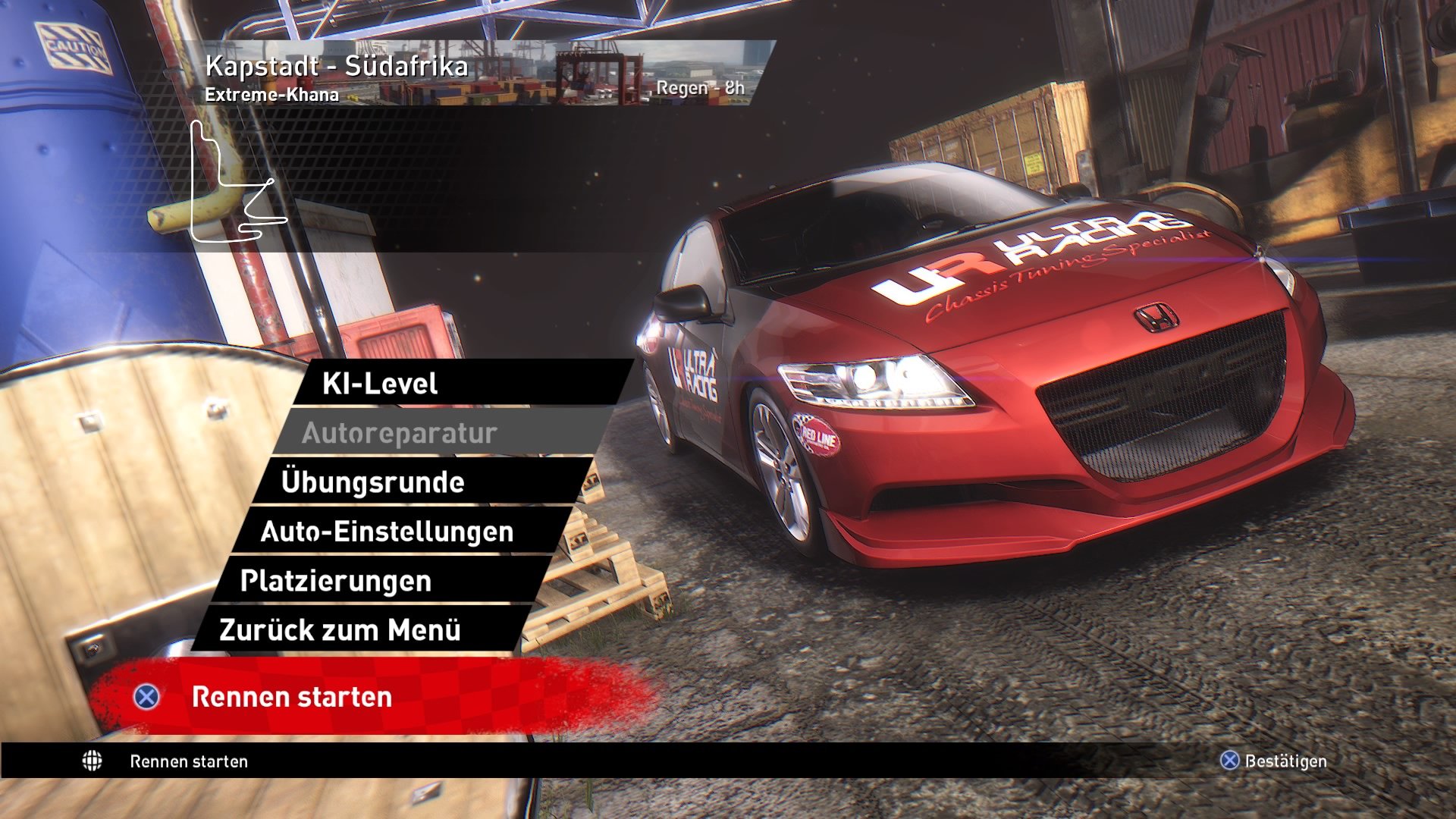
Task: Click the Kapstadt - Südafrika title
Action: tap(336, 67)
